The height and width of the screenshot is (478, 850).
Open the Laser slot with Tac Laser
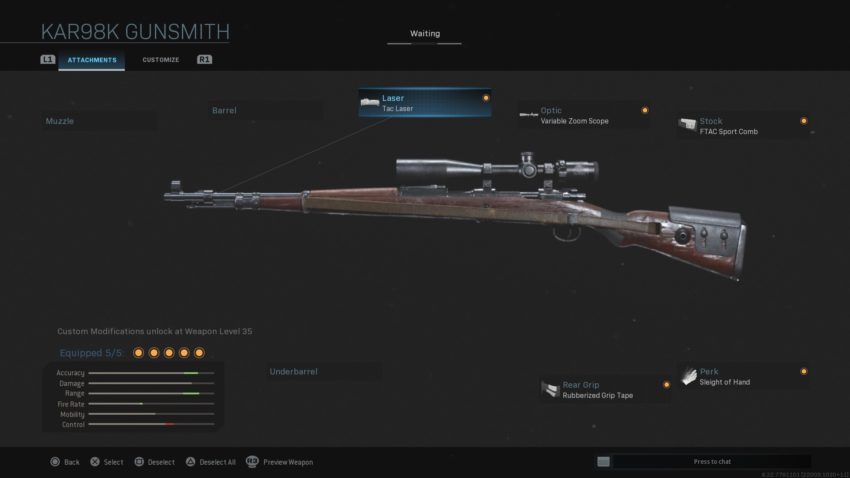point(425,103)
